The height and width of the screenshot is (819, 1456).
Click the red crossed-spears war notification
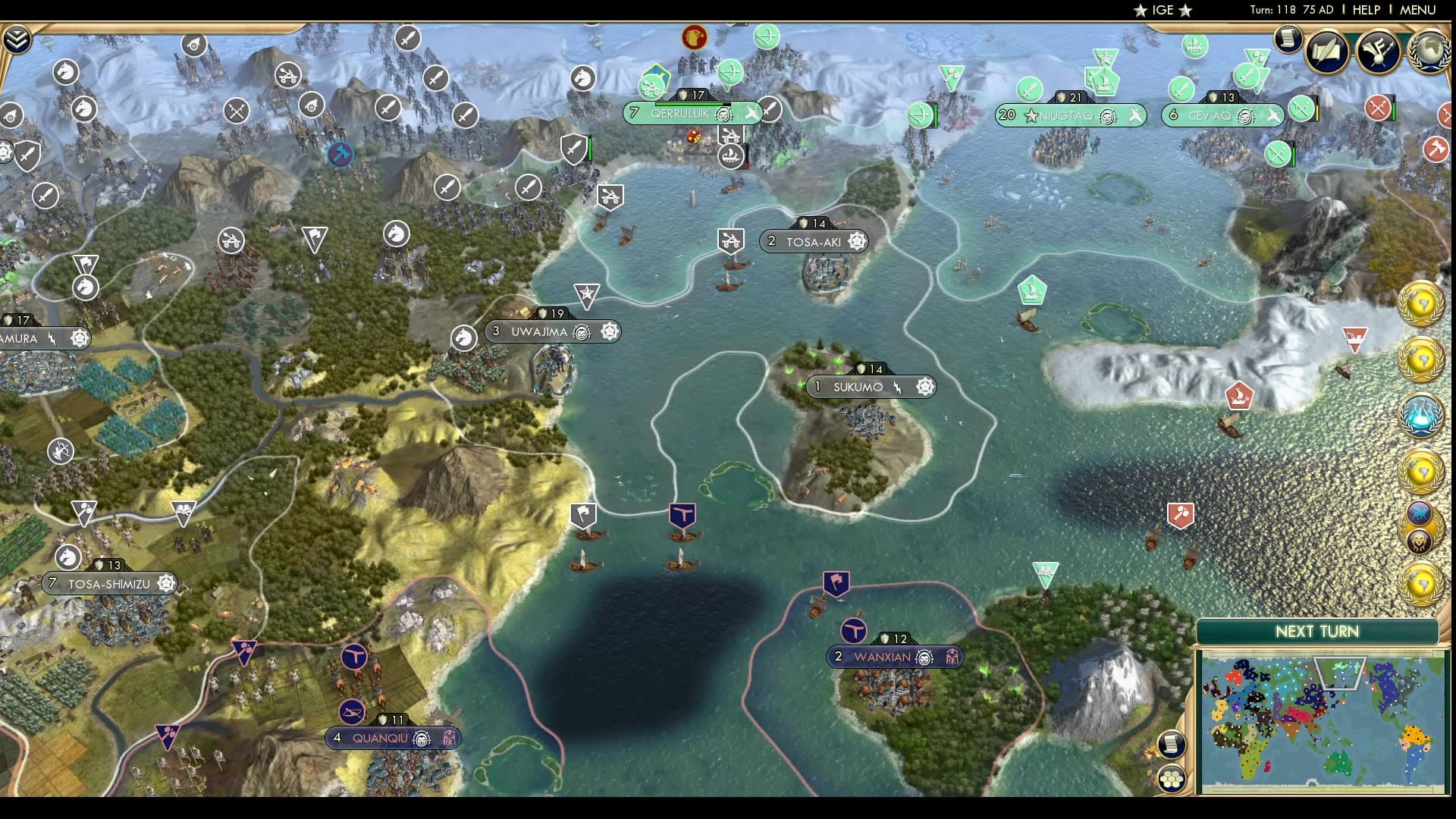click(1378, 108)
